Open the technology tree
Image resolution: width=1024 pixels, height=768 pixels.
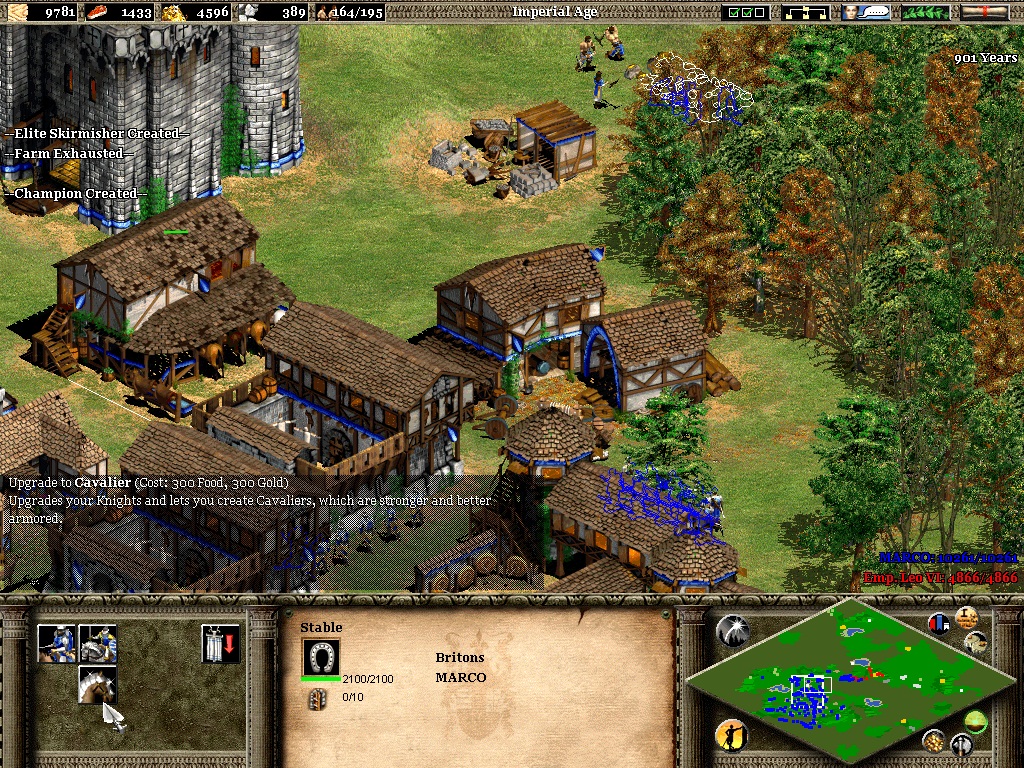point(806,12)
